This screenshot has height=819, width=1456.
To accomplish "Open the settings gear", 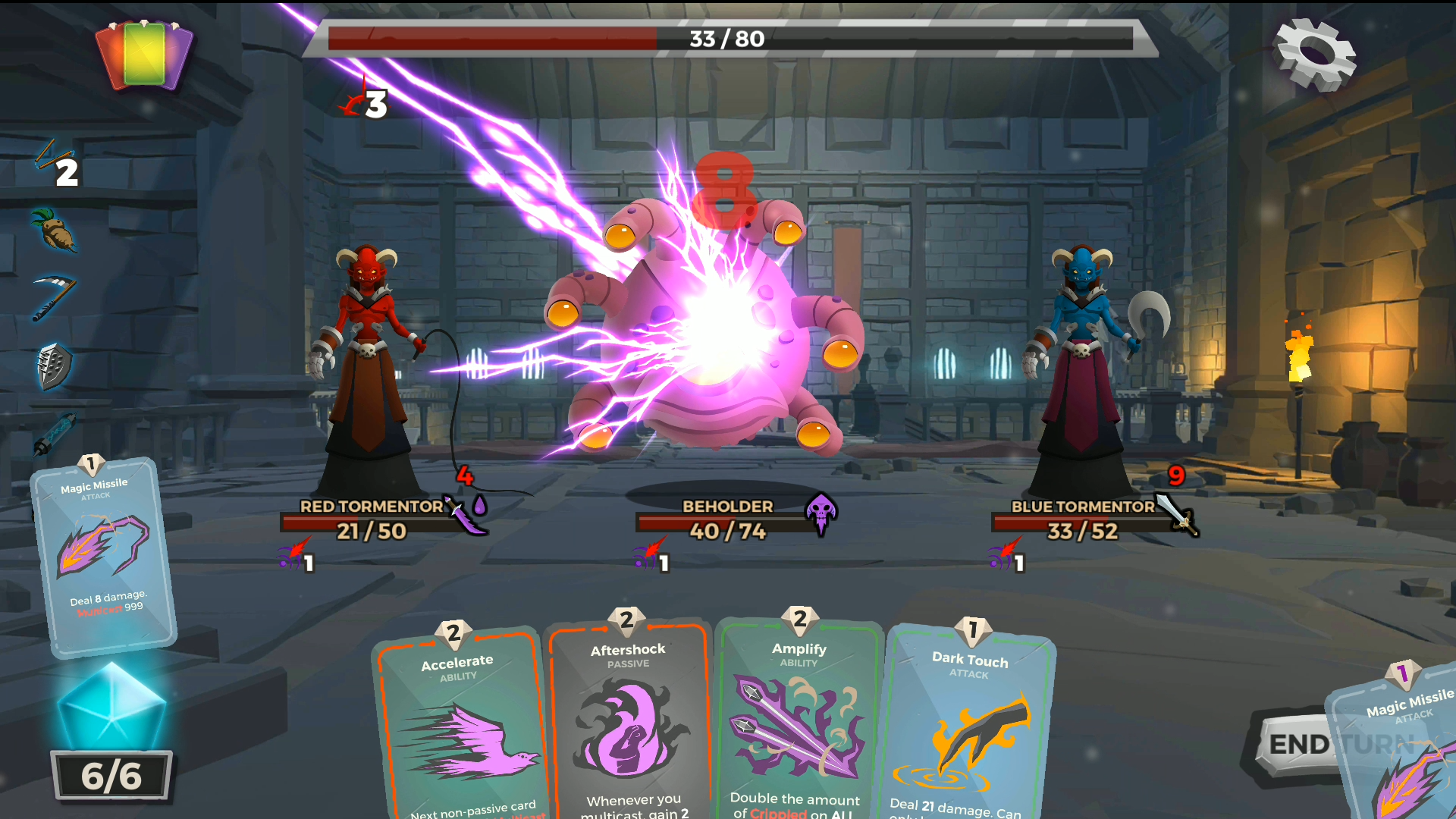I will click(x=1316, y=55).
